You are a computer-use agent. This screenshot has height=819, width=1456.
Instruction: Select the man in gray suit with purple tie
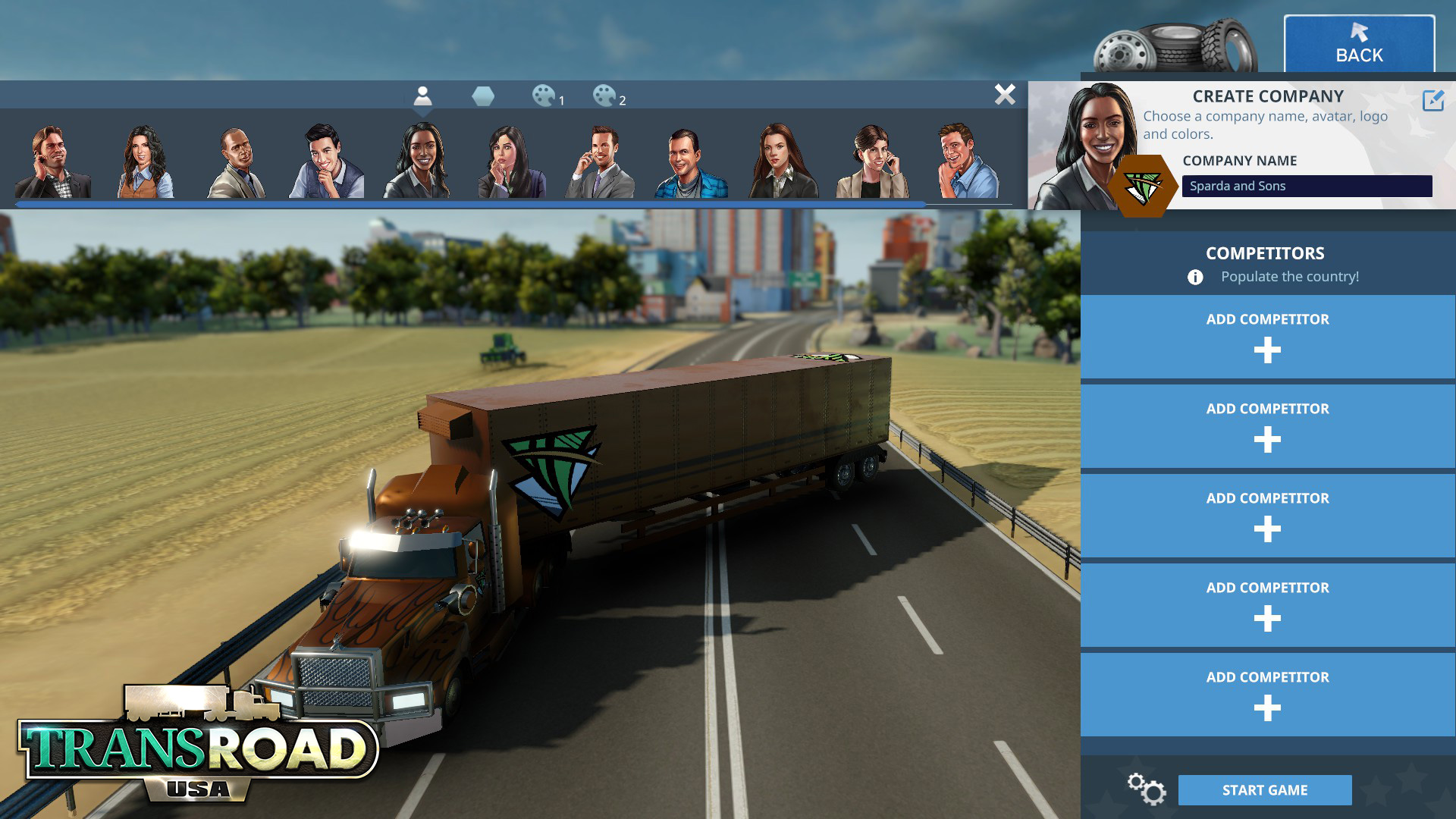(x=599, y=162)
